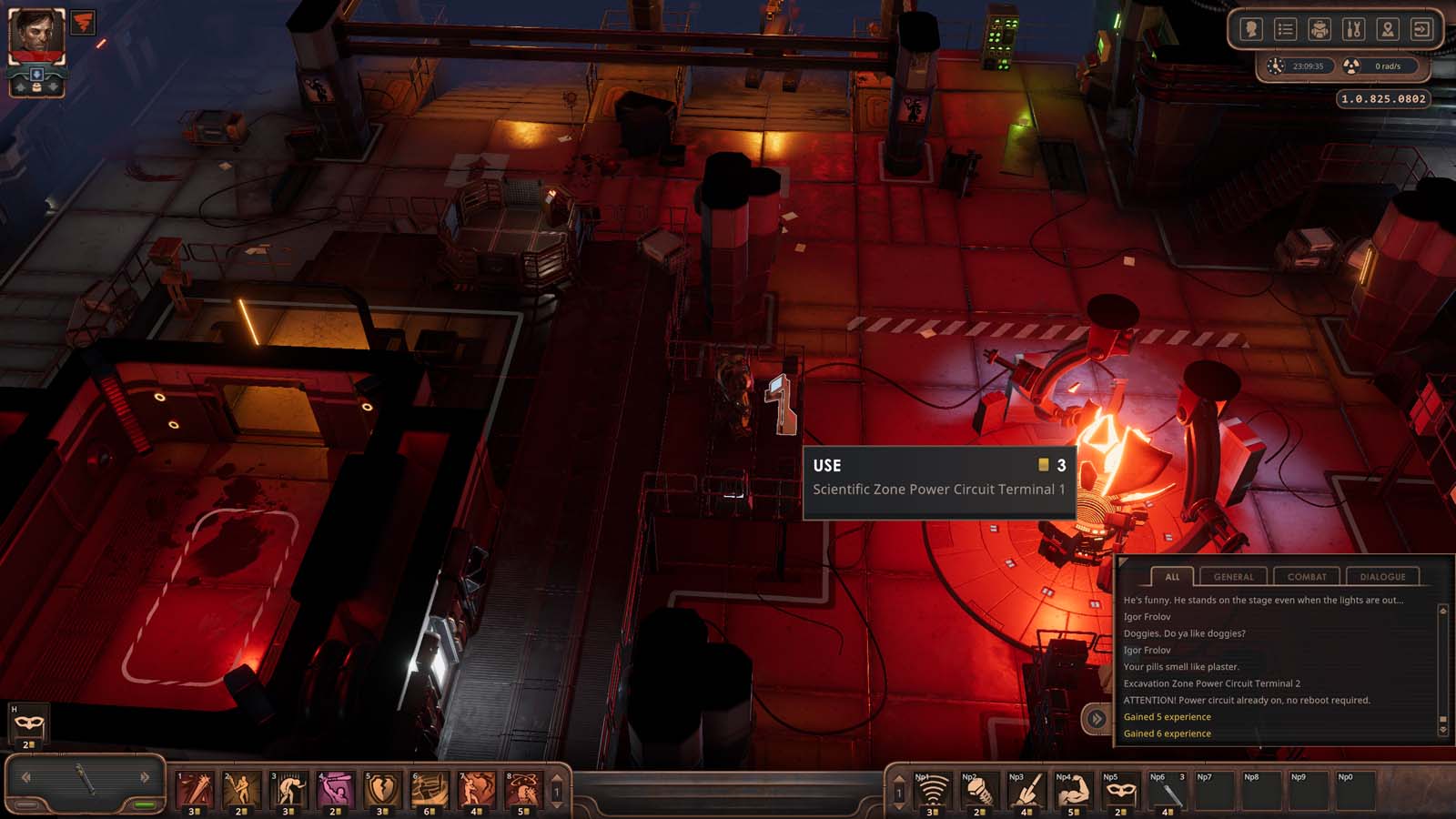Screen dimensions: 1456x819
Task: Click the exit menu arrow icon
Action: click(1421, 30)
